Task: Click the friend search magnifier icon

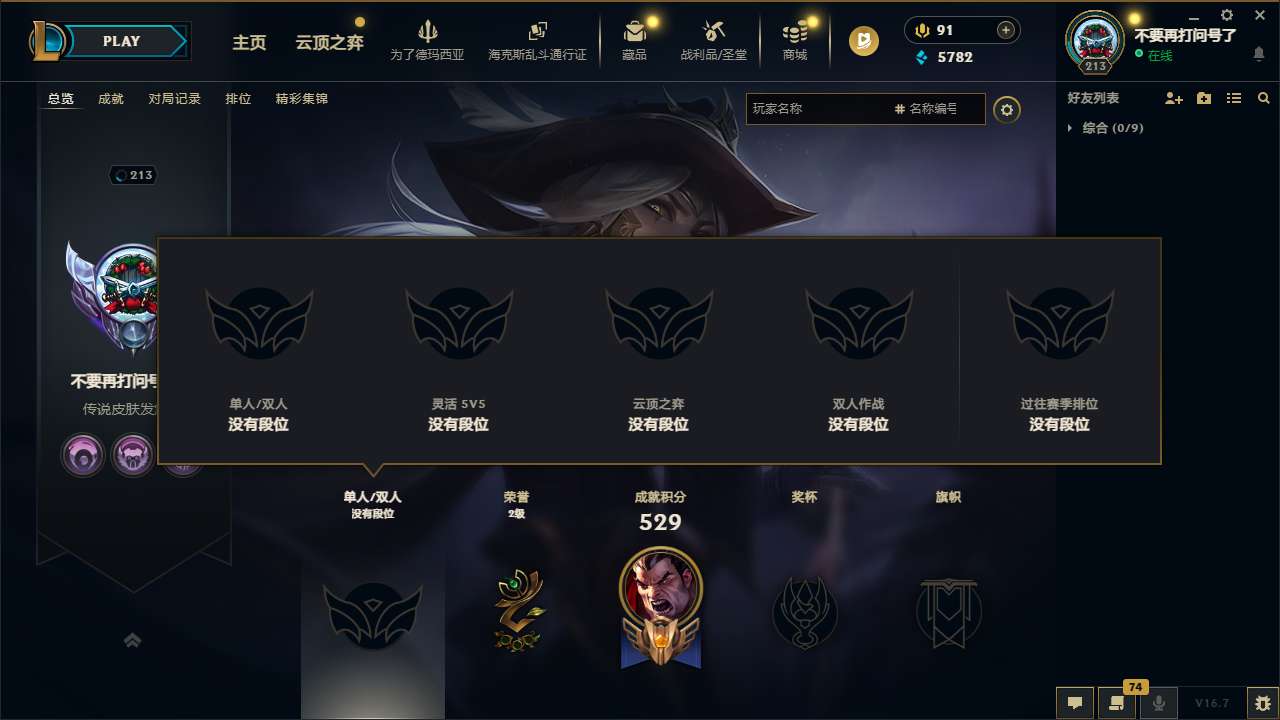Action: [x=1264, y=98]
